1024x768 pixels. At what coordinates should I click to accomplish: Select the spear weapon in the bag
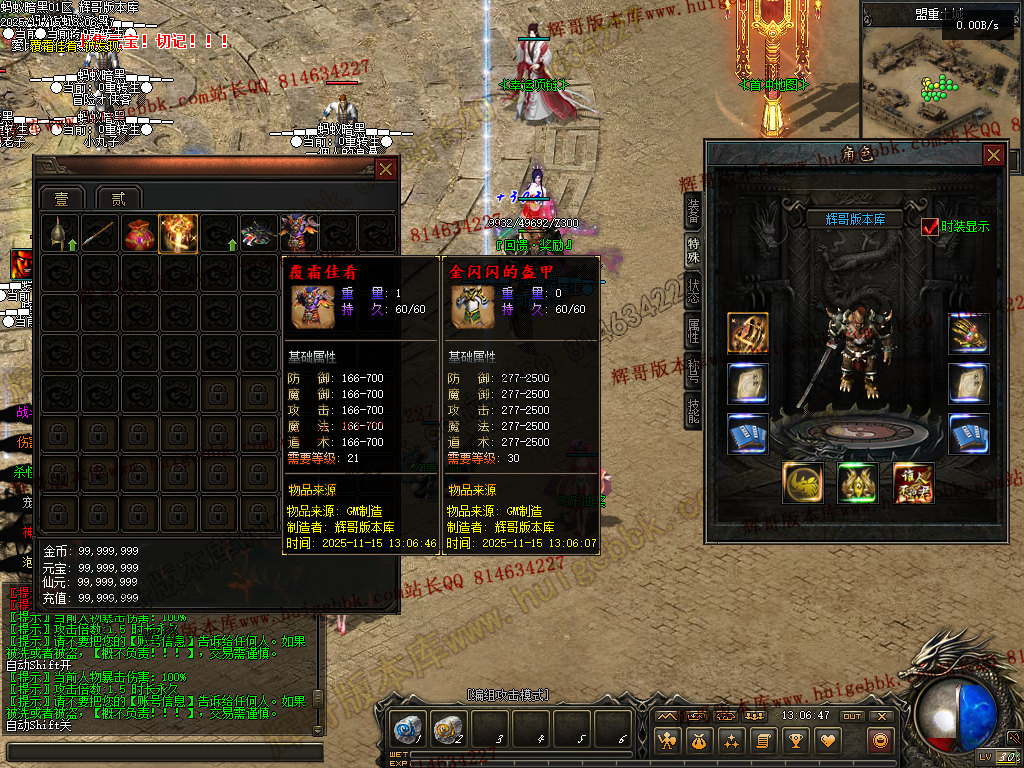100,233
